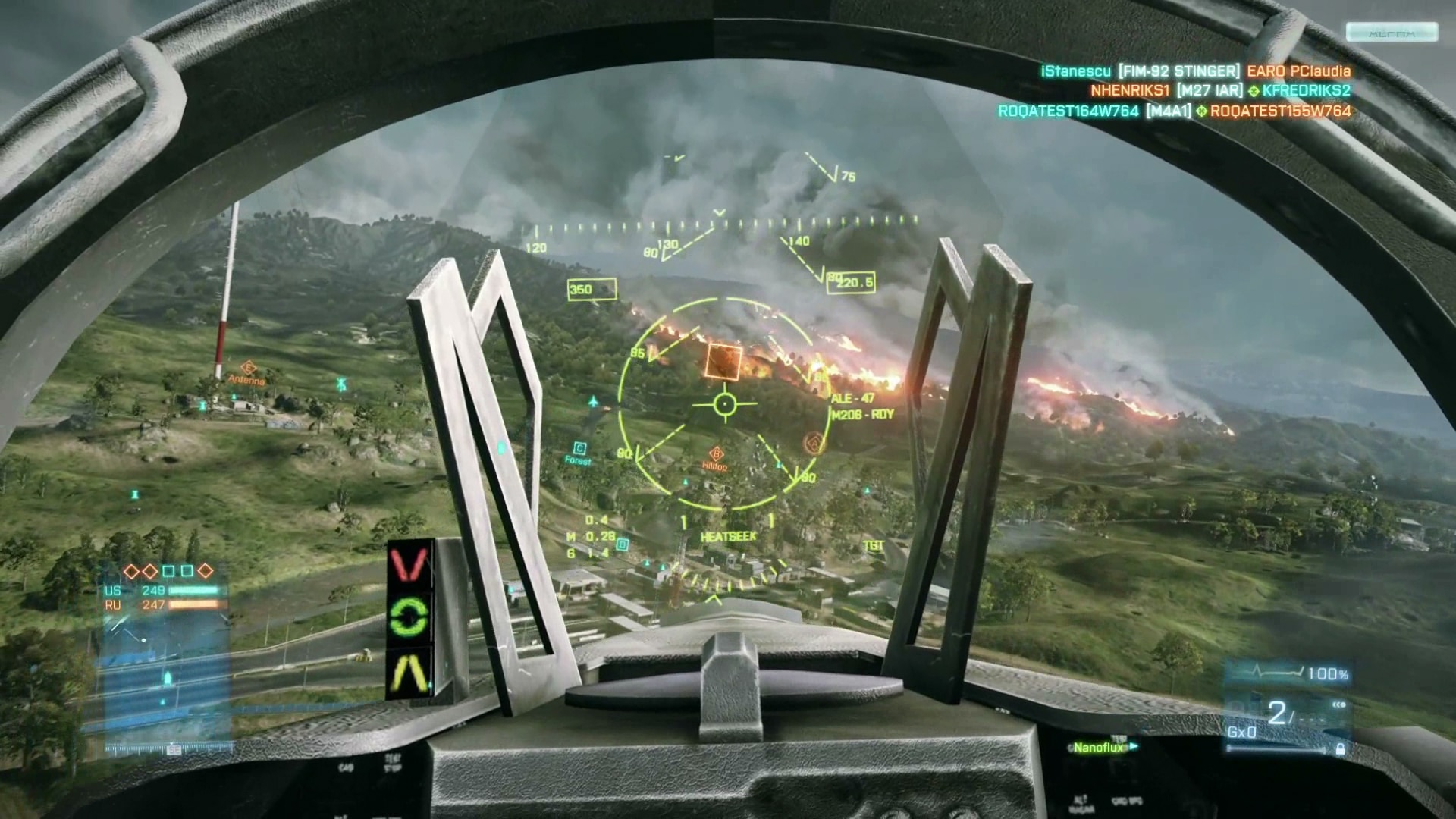Select the E Antenna objective marker
1456x819 pixels.
[x=247, y=369]
